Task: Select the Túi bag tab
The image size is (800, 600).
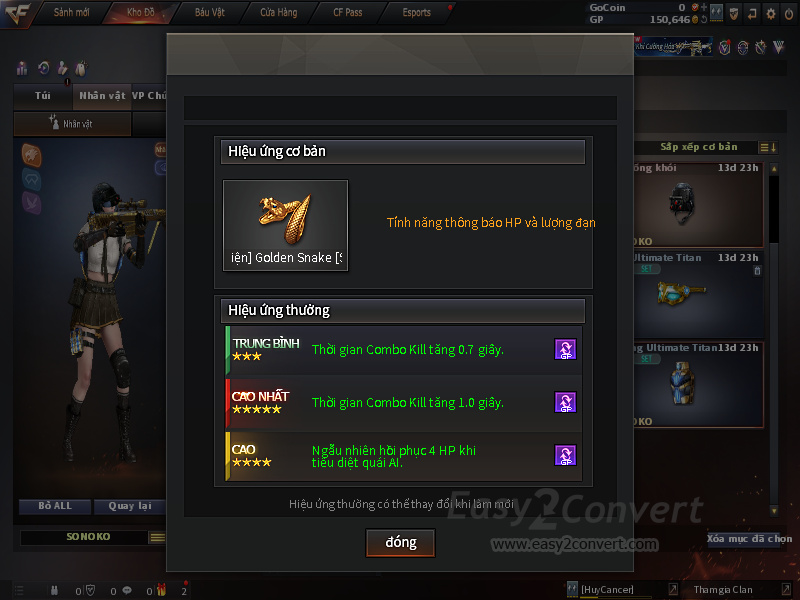Action: point(43,96)
